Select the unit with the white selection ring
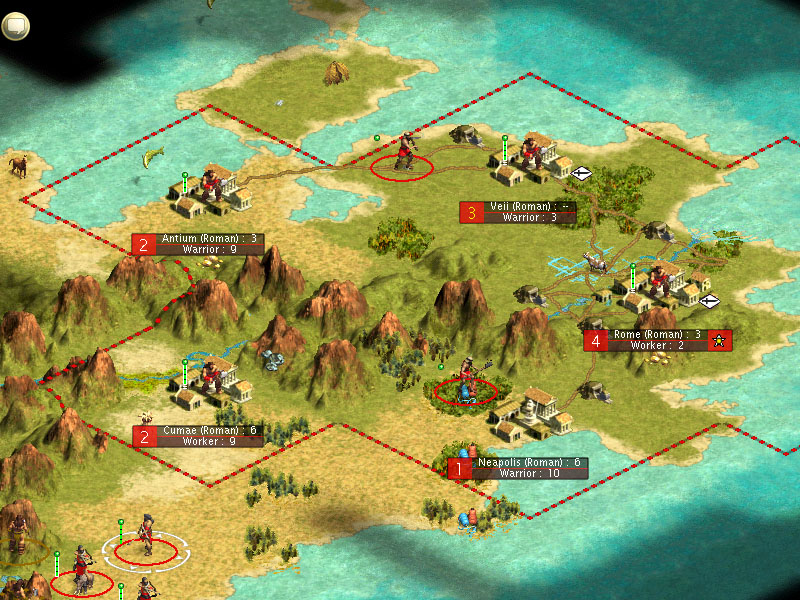This screenshot has height=600, width=800. pos(146,540)
